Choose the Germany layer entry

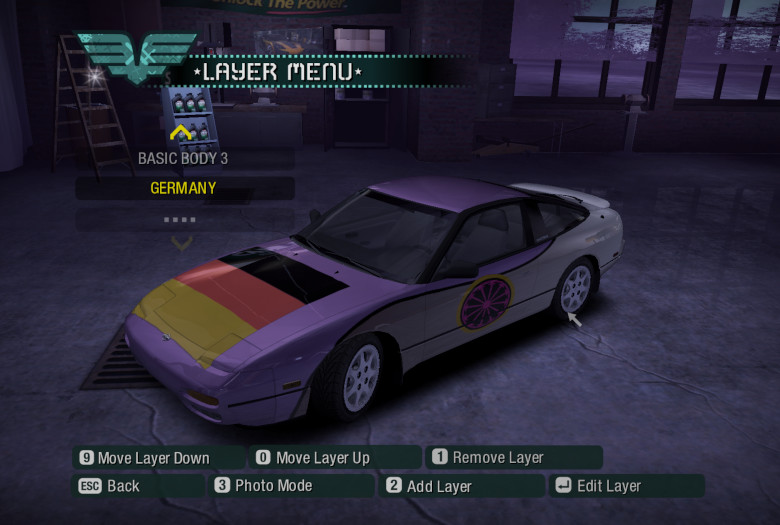[183, 188]
